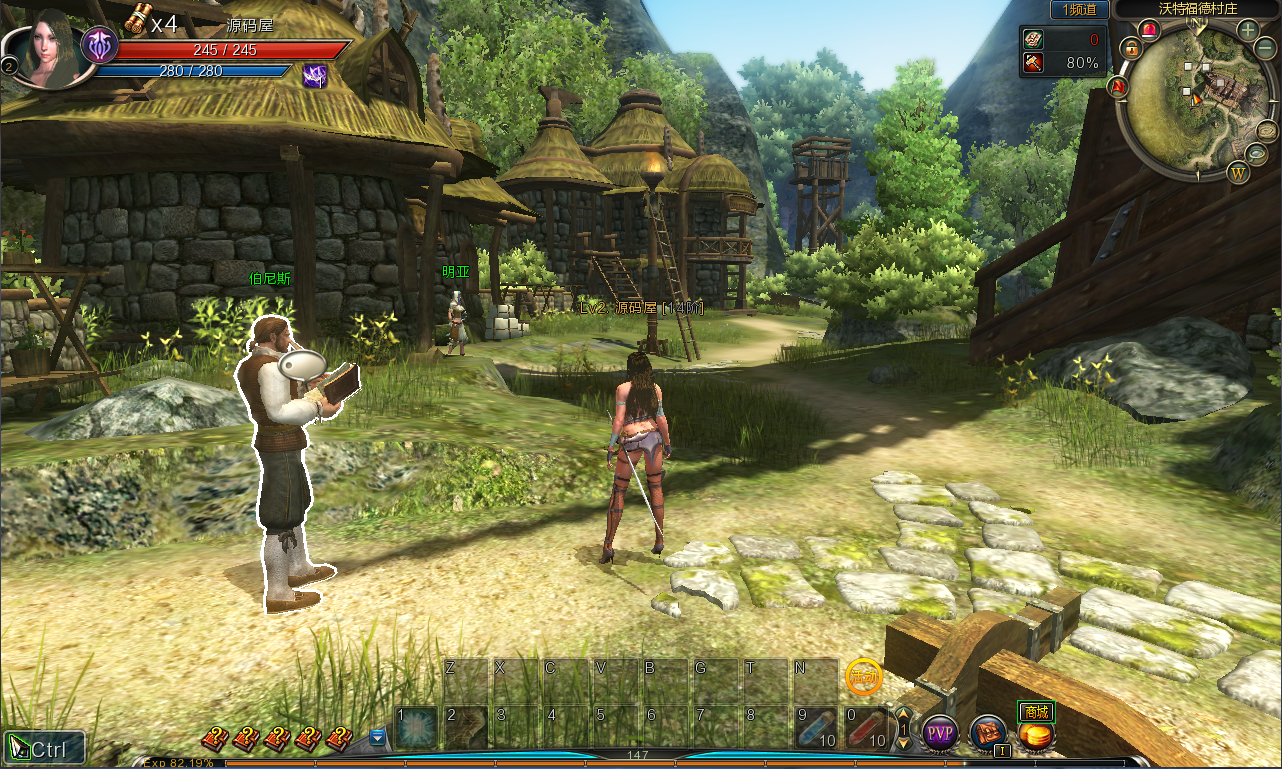Toggle the padlock icon beside the minimap
Viewport: 1282px width, 769px height.
pos(1131,47)
